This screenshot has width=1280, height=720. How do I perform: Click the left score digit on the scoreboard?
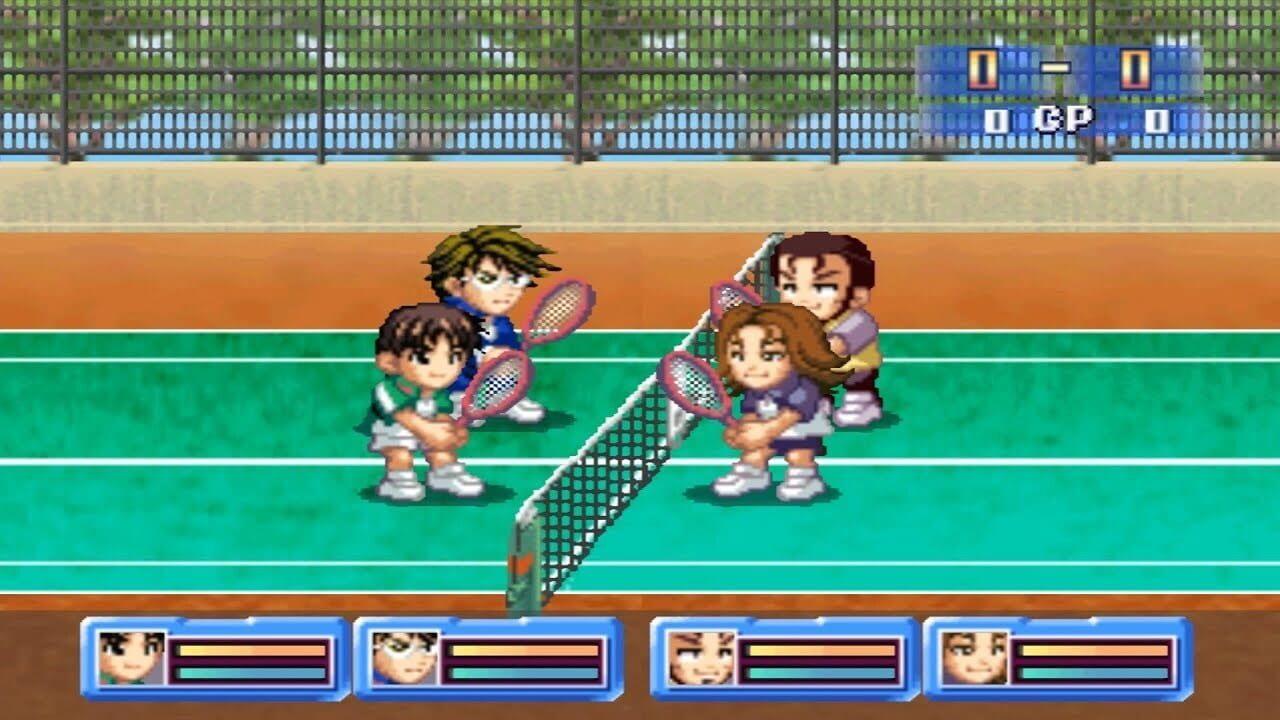coord(982,68)
